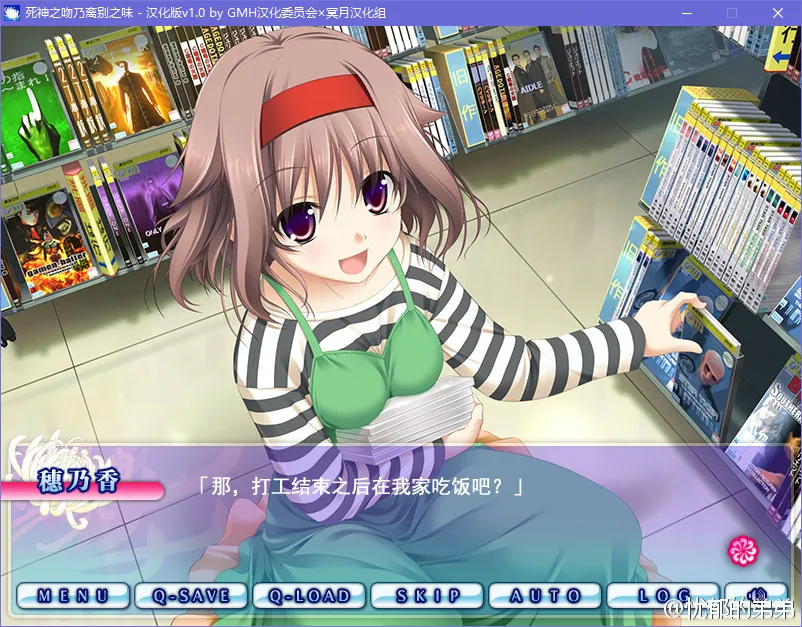Quick save with Q-SAVE
Image resolution: width=802 pixels, height=627 pixels.
click(x=191, y=596)
